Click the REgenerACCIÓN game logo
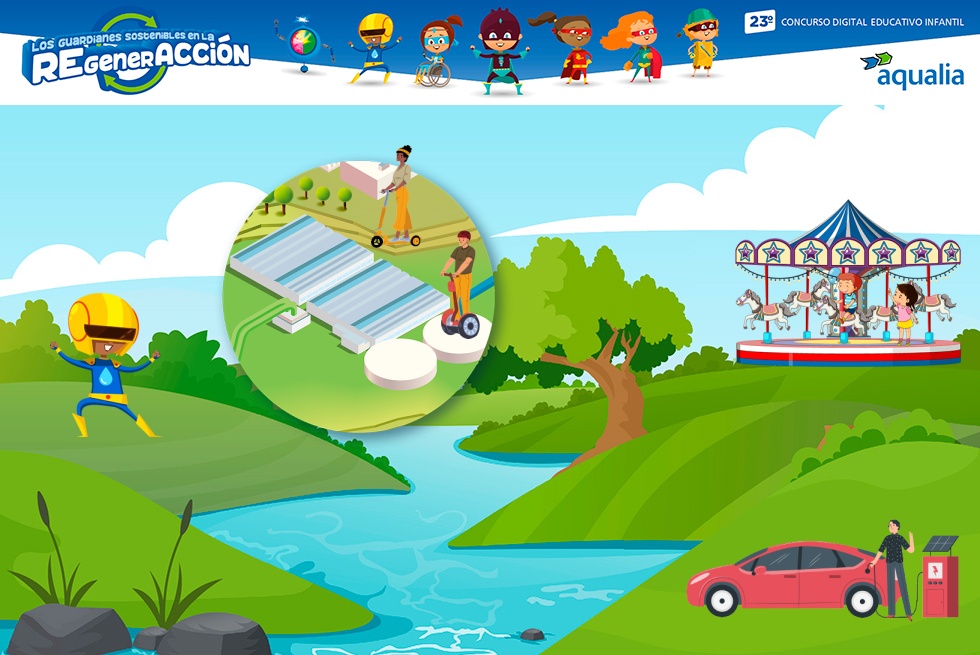This screenshot has height=655, width=980. pyautogui.click(x=137, y=53)
